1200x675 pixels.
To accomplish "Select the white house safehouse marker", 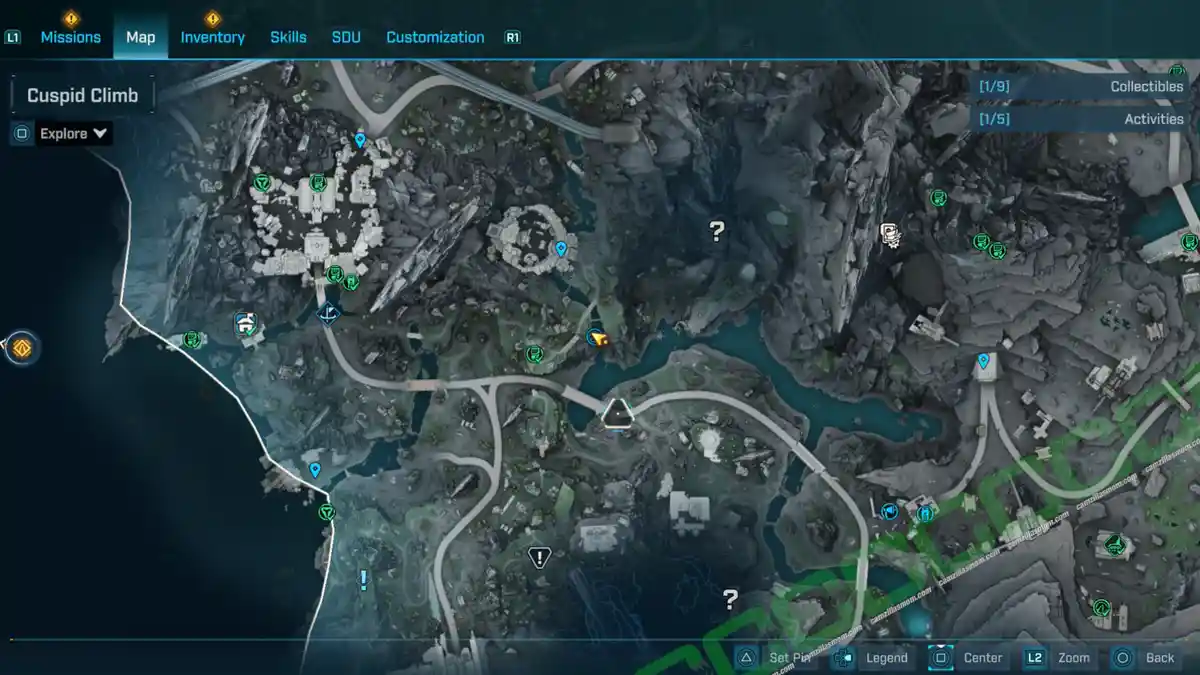I will (245, 323).
